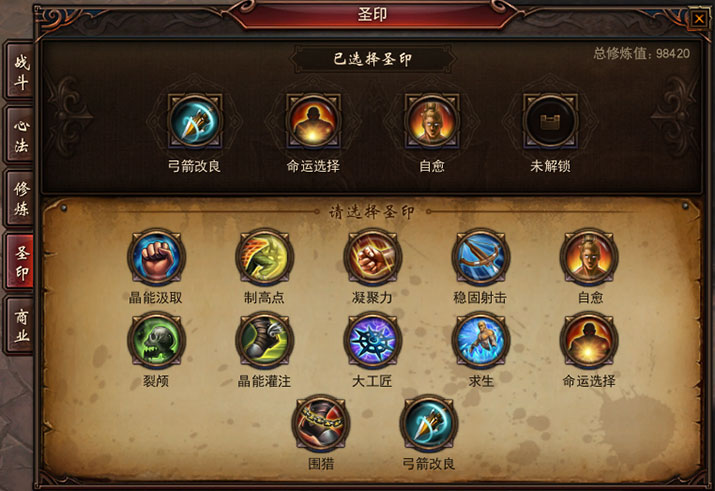Image resolution: width=715 pixels, height=491 pixels.
Task: Click the equipped 命运选择 seal slot
Action: click(313, 122)
